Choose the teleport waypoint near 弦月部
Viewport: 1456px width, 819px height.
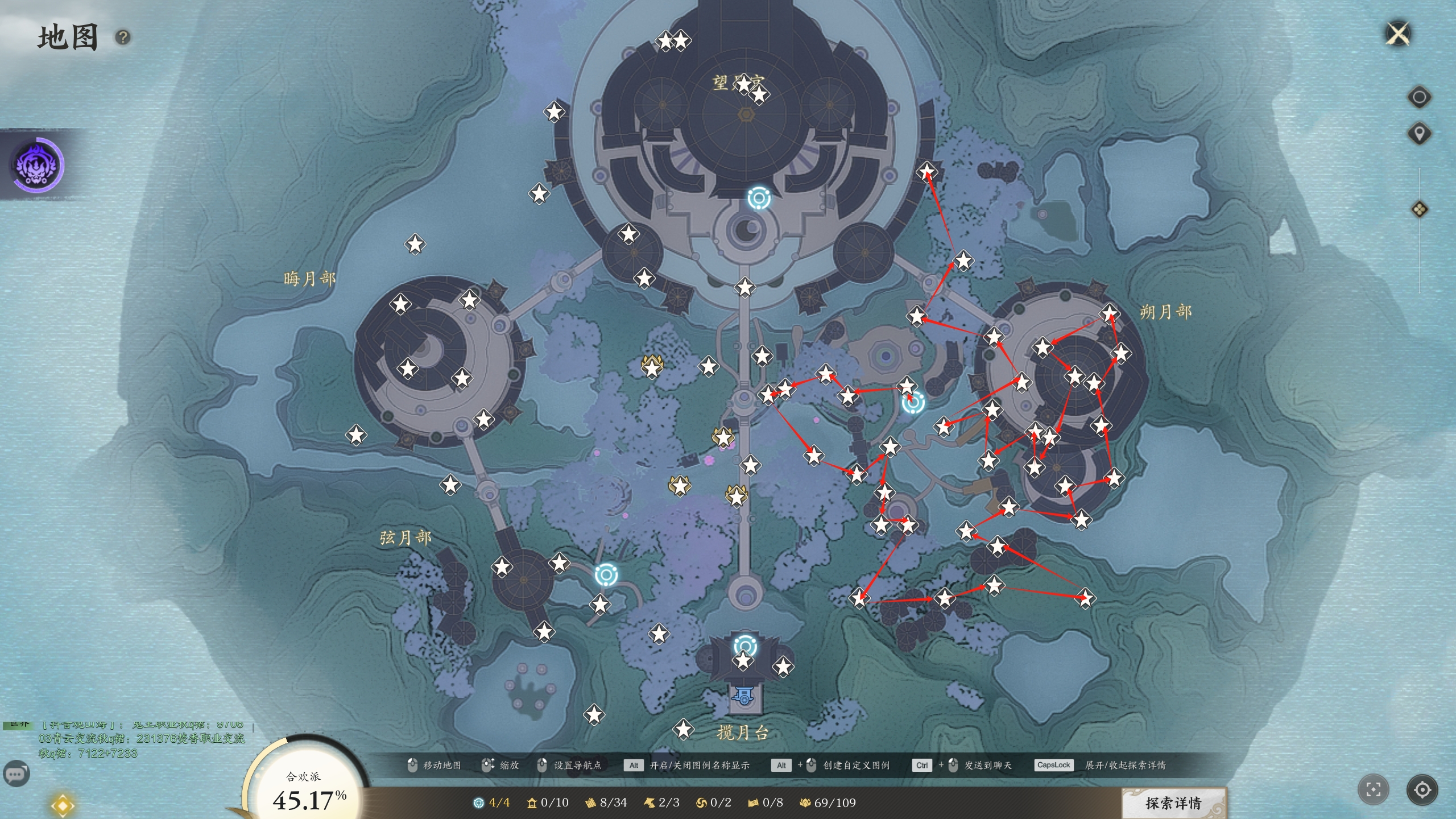[x=606, y=575]
